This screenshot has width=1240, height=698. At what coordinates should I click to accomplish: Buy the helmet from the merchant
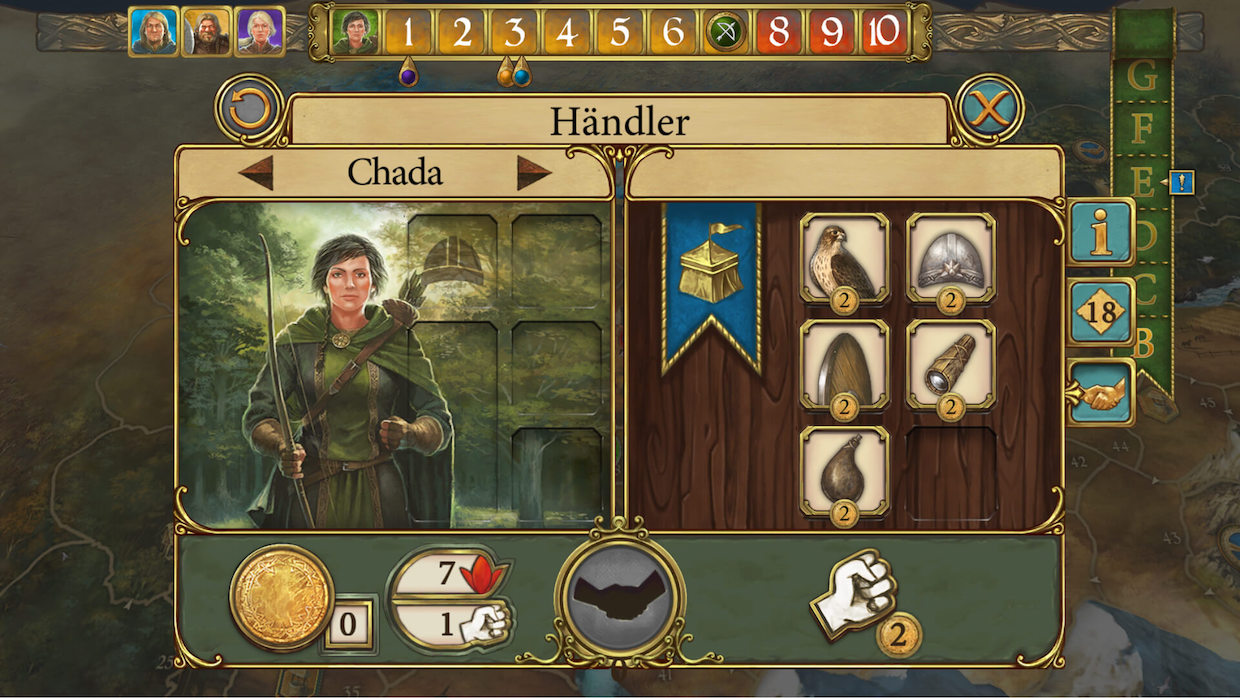click(x=950, y=257)
